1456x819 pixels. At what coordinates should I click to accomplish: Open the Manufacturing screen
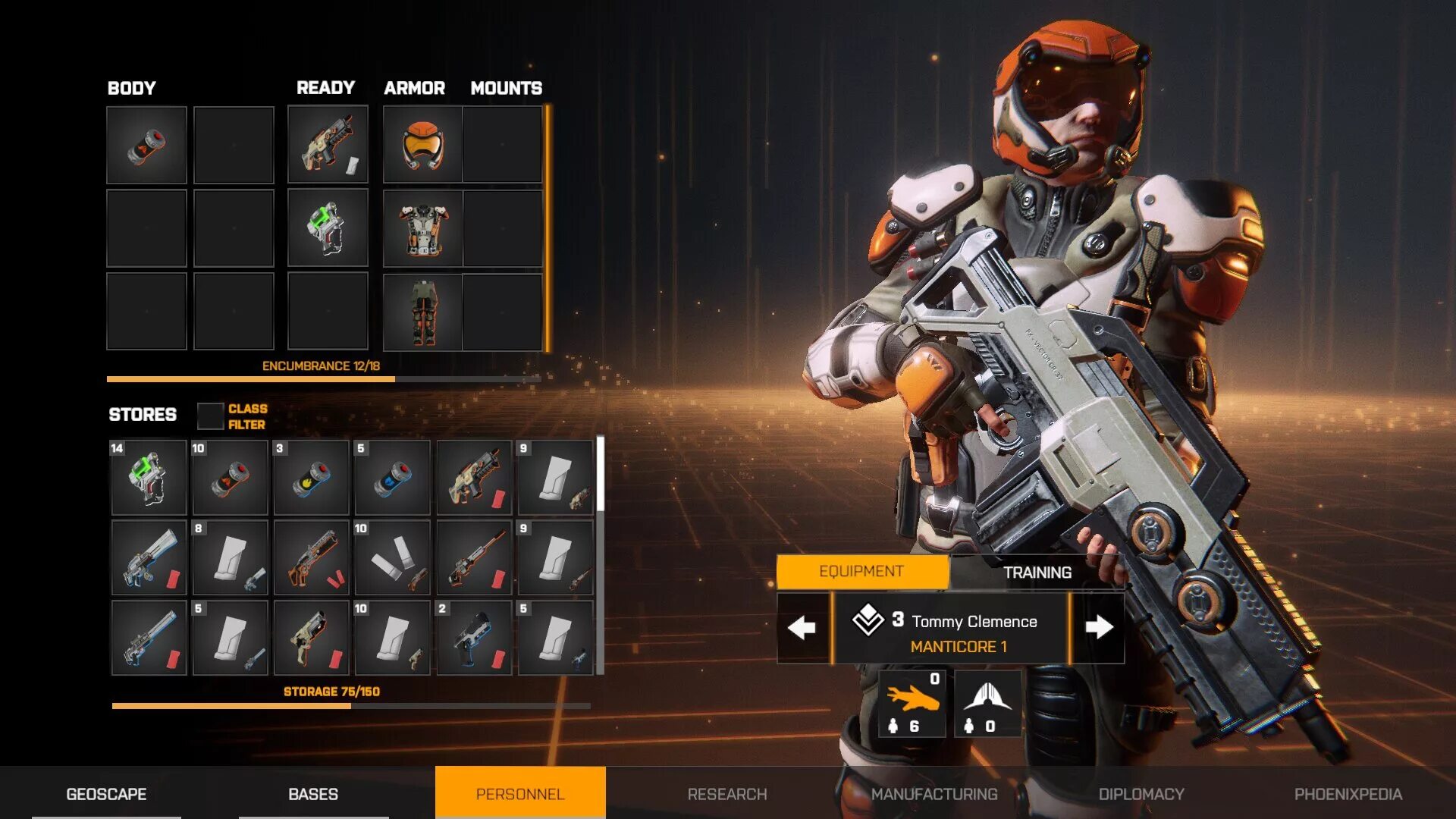click(934, 794)
